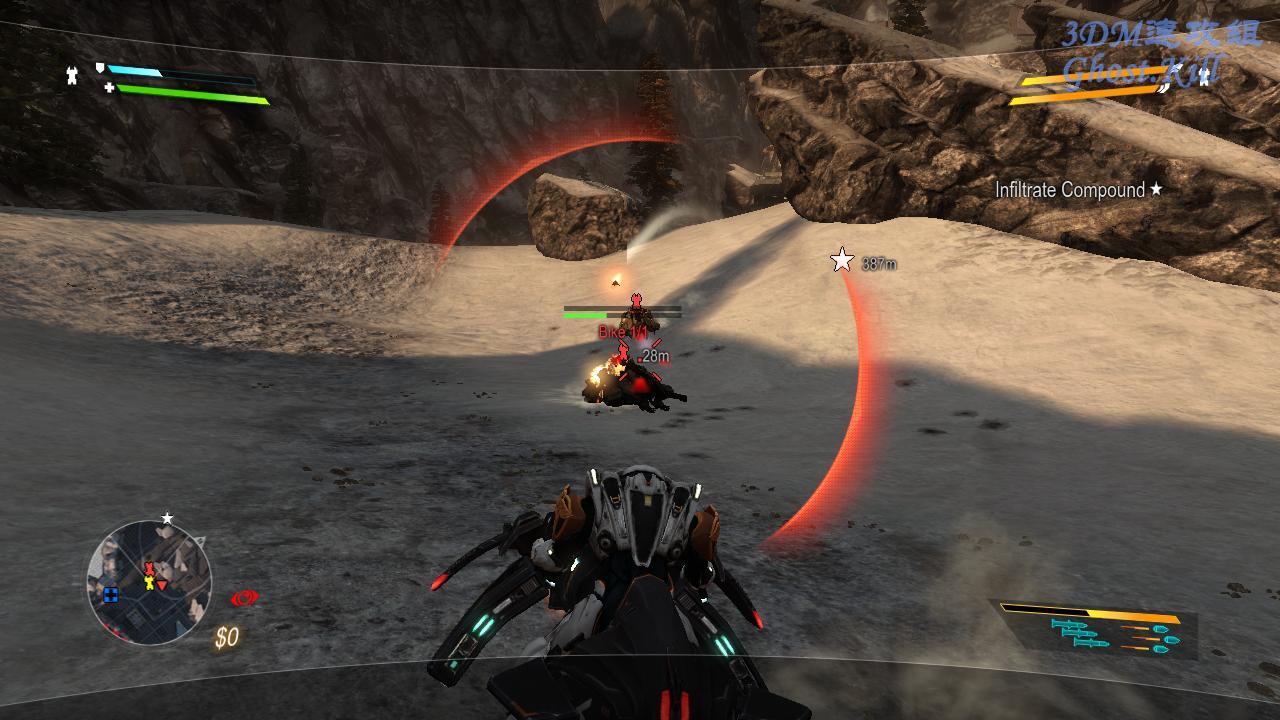Viewport: 1280px width, 720px height.
Task: Click the red eye alert icon
Action: [243, 598]
